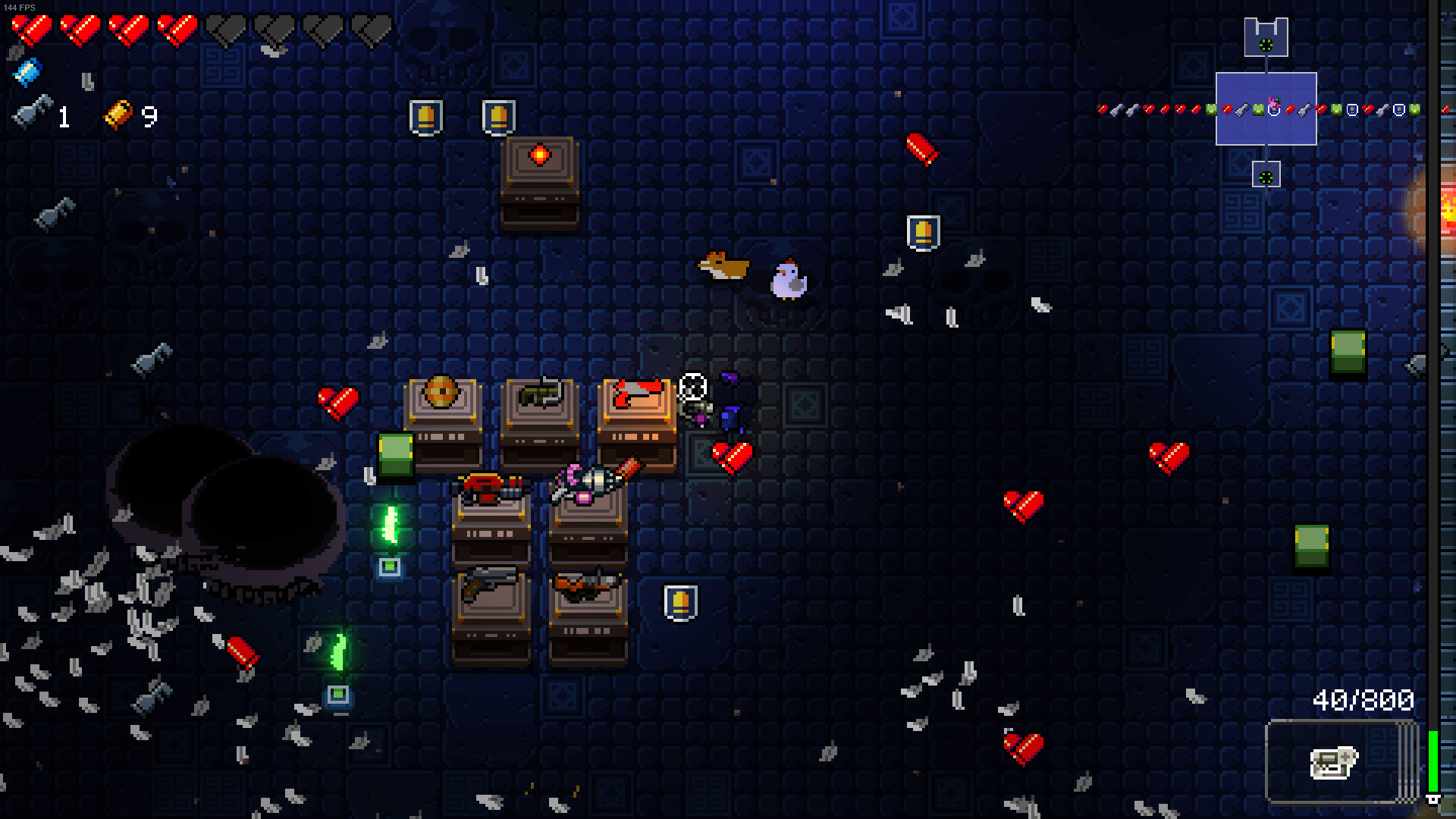The width and height of the screenshot is (1456, 819).
Task: Open the bottom exit node on the minimap
Action: 1265,176
